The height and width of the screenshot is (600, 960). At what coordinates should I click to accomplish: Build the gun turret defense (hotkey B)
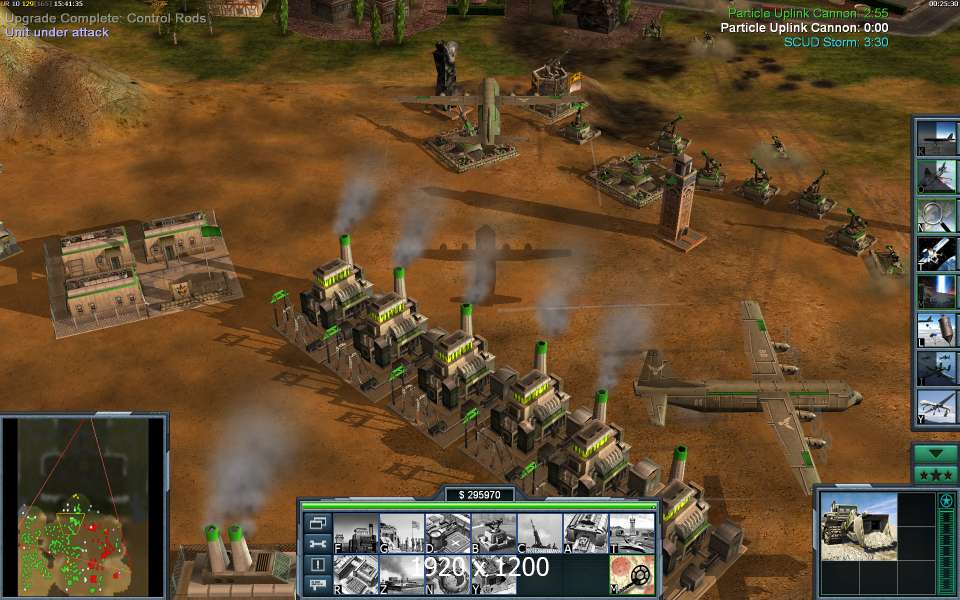[494, 533]
